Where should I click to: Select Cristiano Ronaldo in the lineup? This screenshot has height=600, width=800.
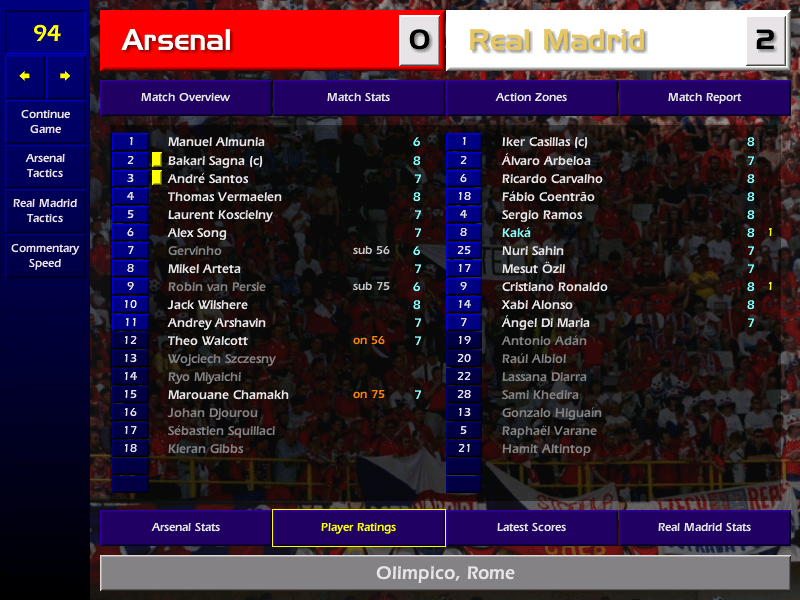coord(557,287)
